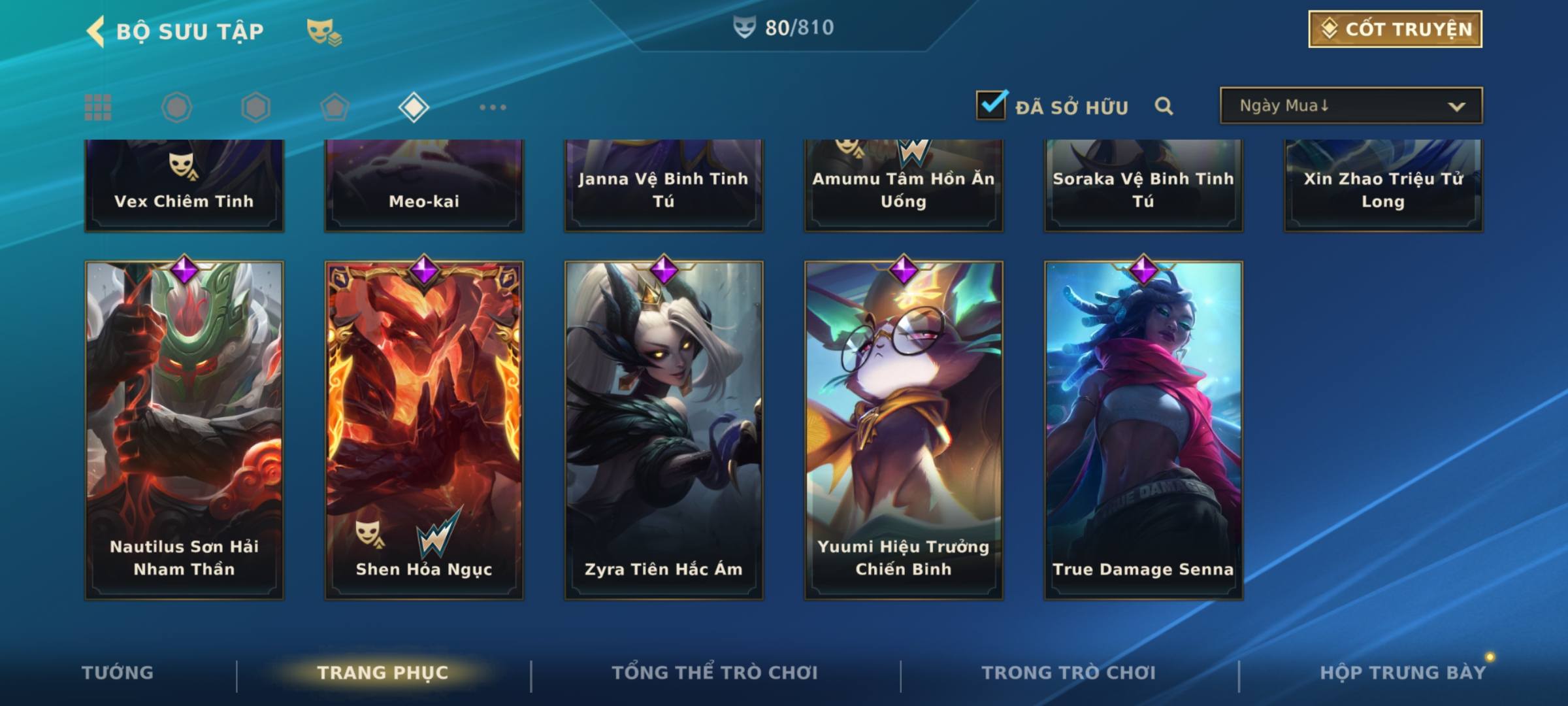Screen dimensions: 1568x706
Task: Select the Xin Zhao Triệu Tử Long card
Action: (1383, 186)
